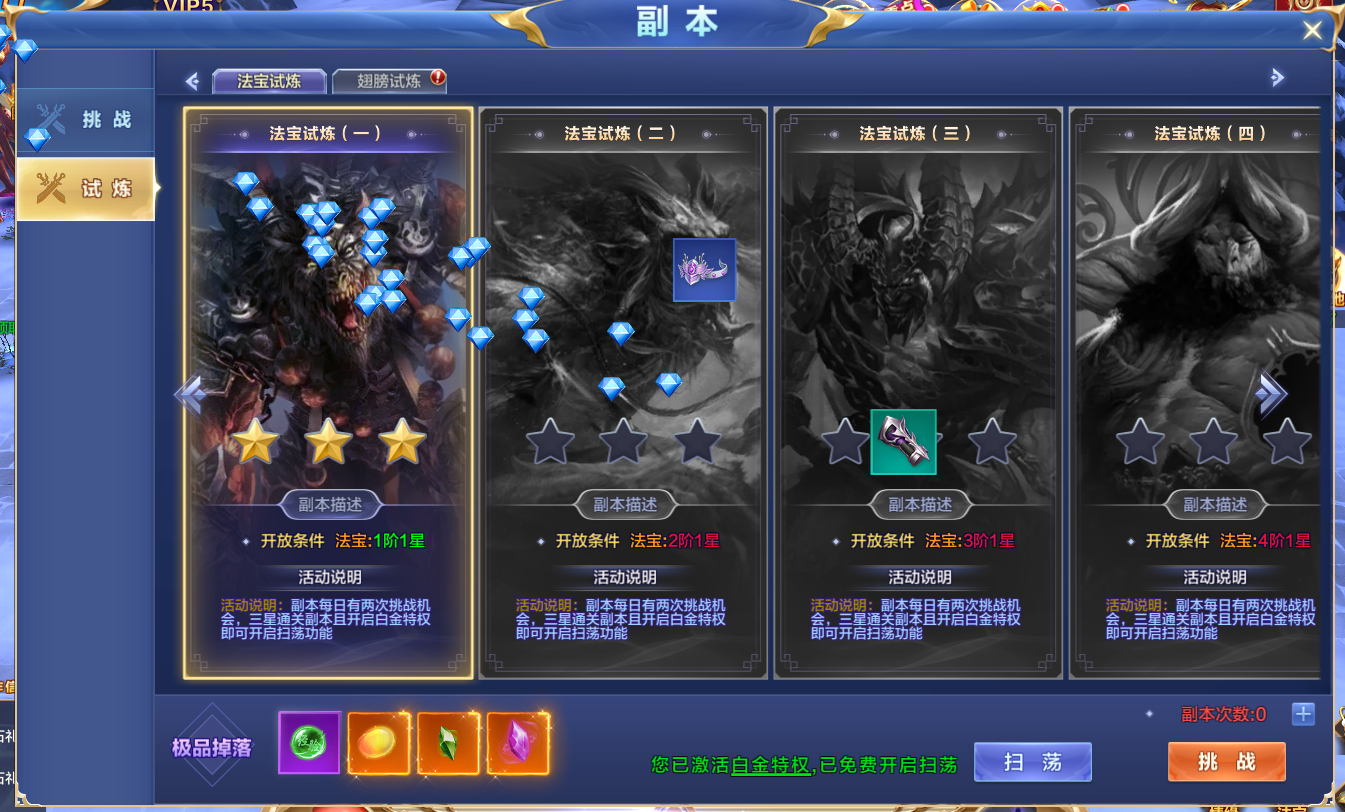Viewport: 1345px width, 812px height.
Task: Go to next dungeons with right chevron
Action: 1270,393
